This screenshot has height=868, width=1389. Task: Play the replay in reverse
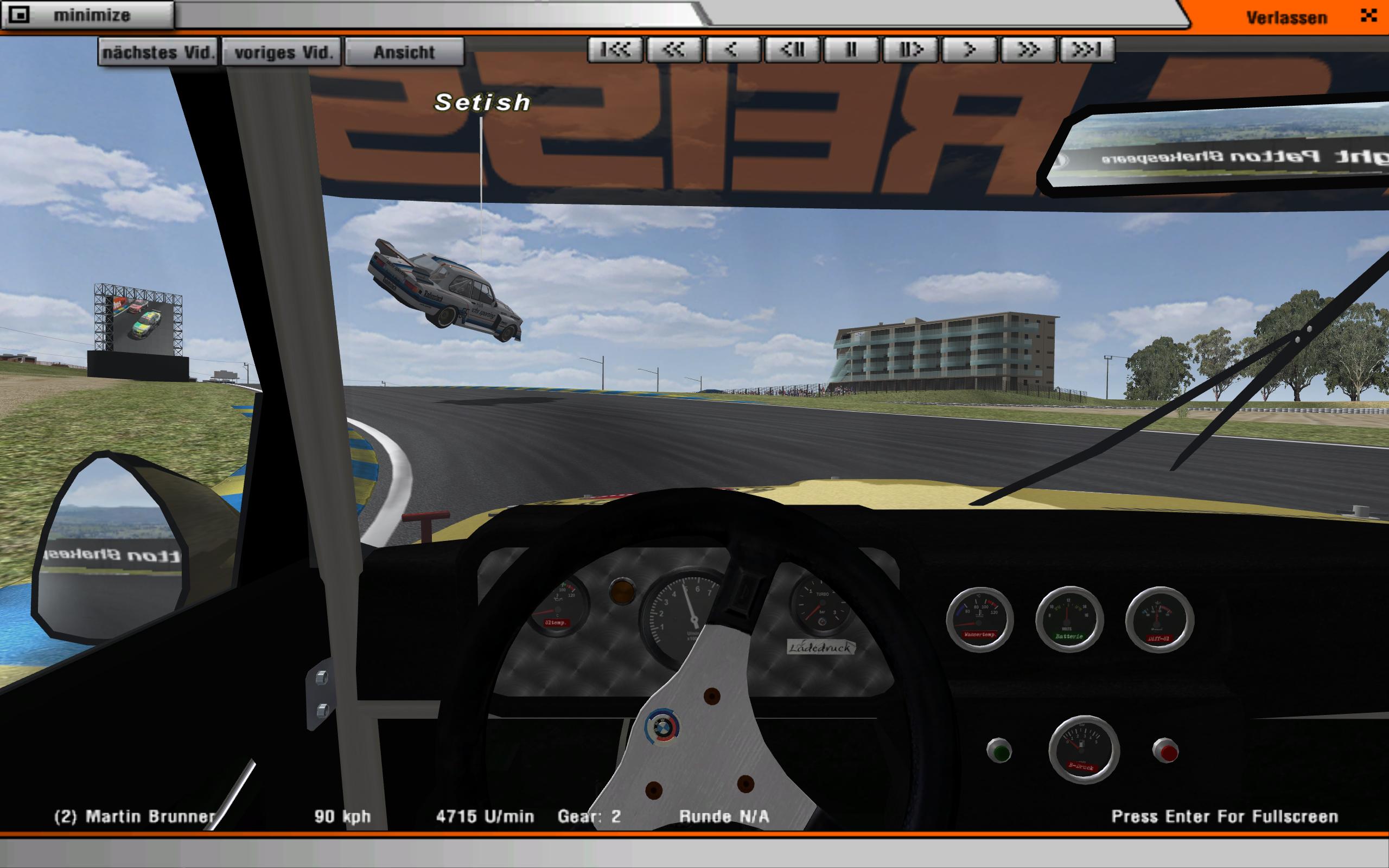[733, 50]
